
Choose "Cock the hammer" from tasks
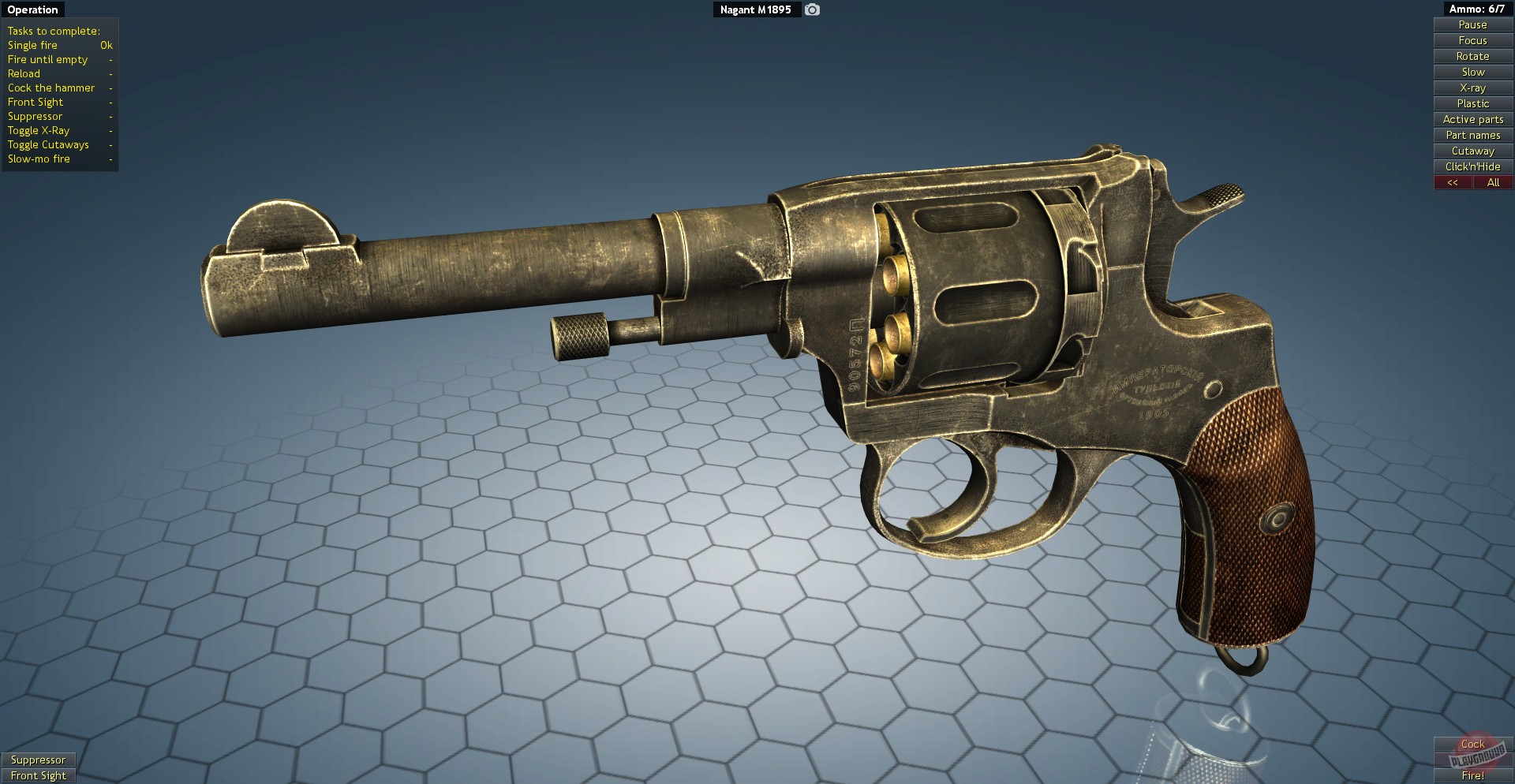click(50, 88)
